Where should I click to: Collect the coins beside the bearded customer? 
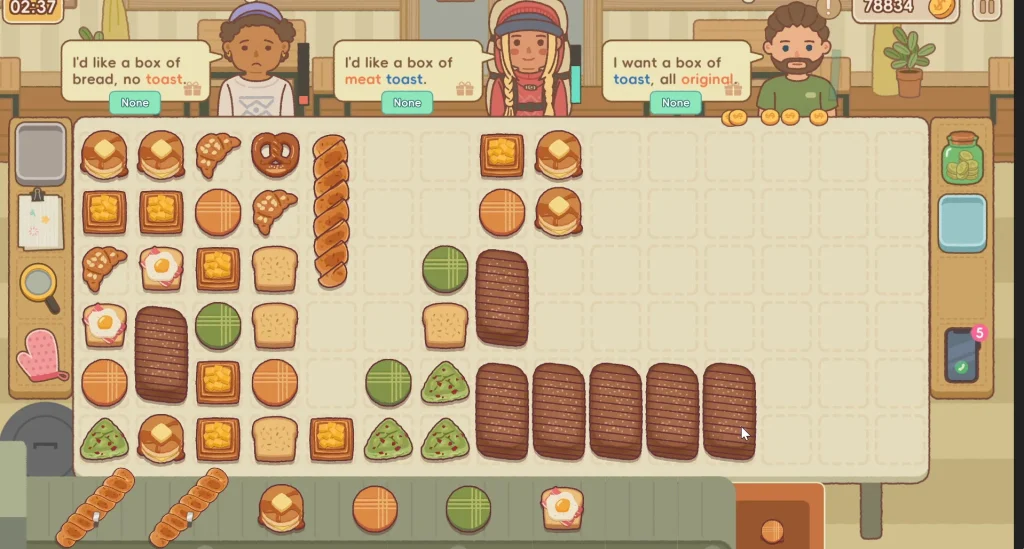[x=778, y=117]
